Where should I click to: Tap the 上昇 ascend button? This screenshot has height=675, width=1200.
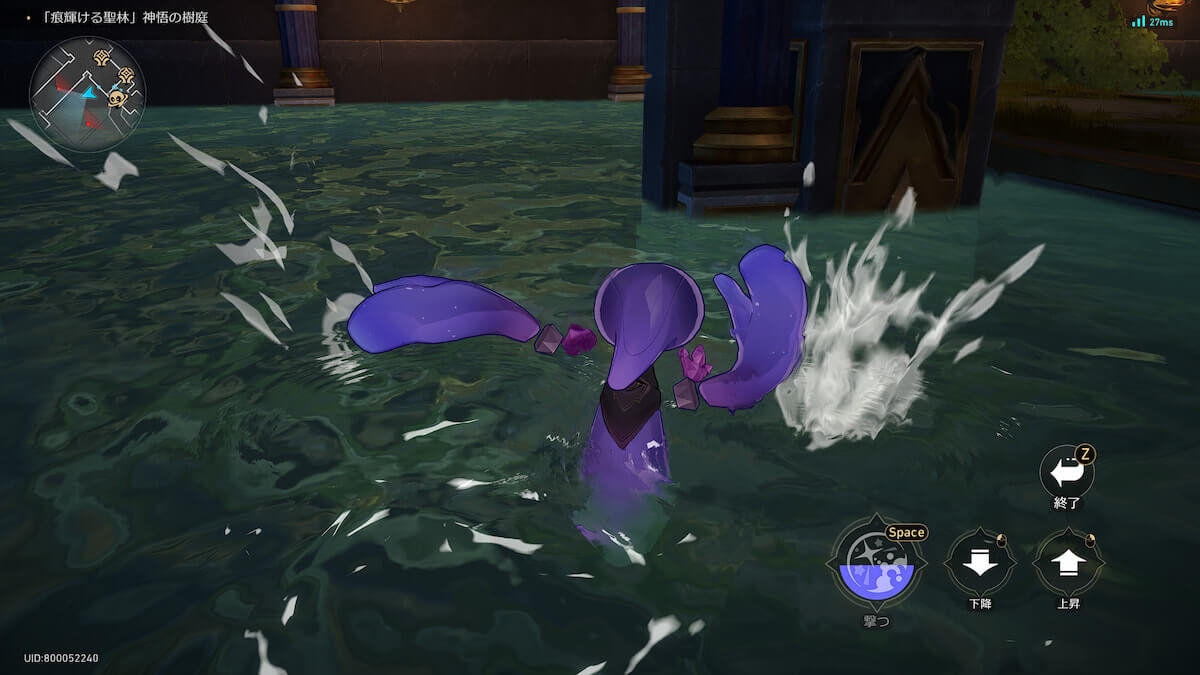click(x=1068, y=563)
